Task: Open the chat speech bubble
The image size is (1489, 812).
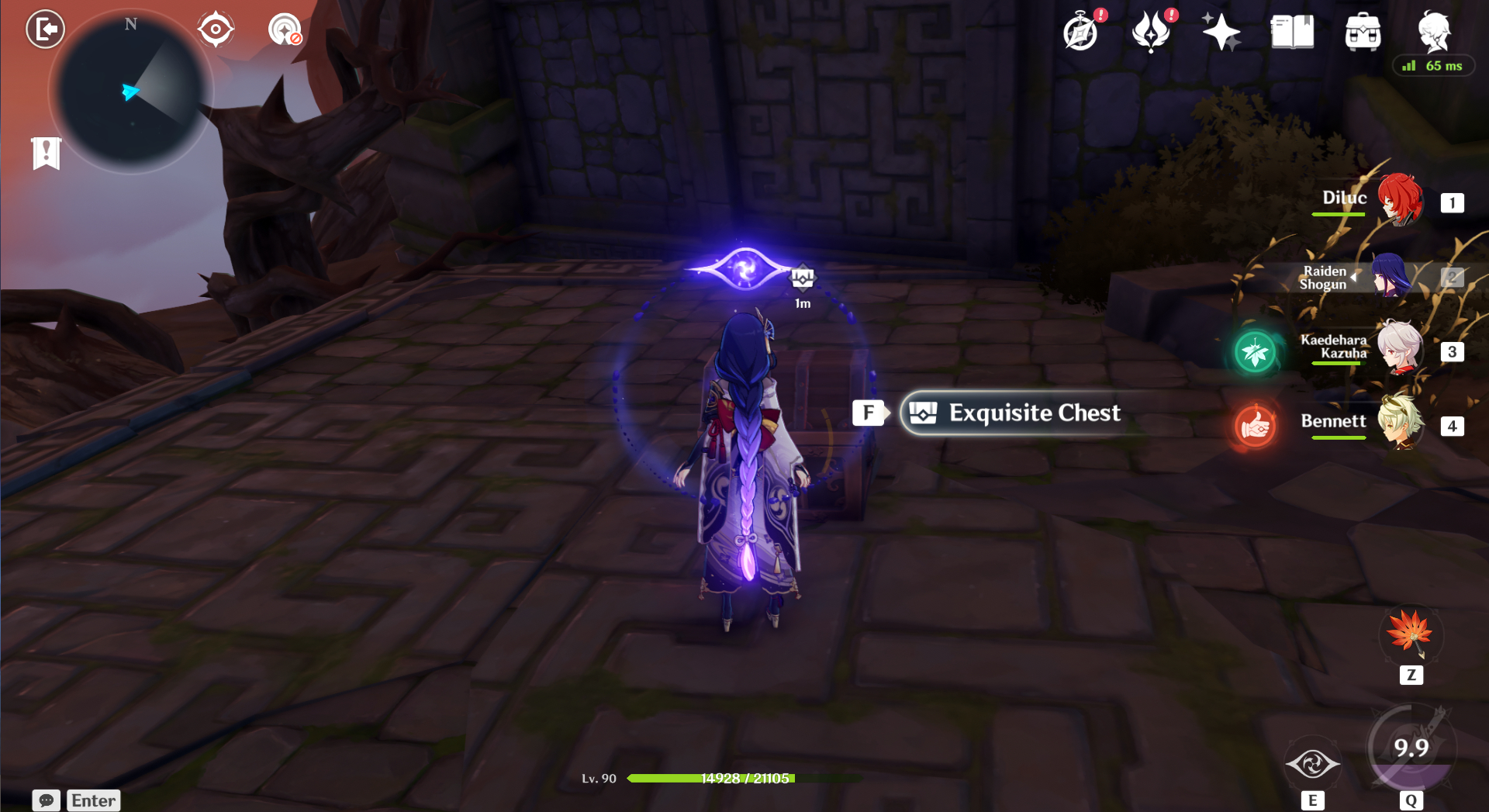Action: point(47,800)
